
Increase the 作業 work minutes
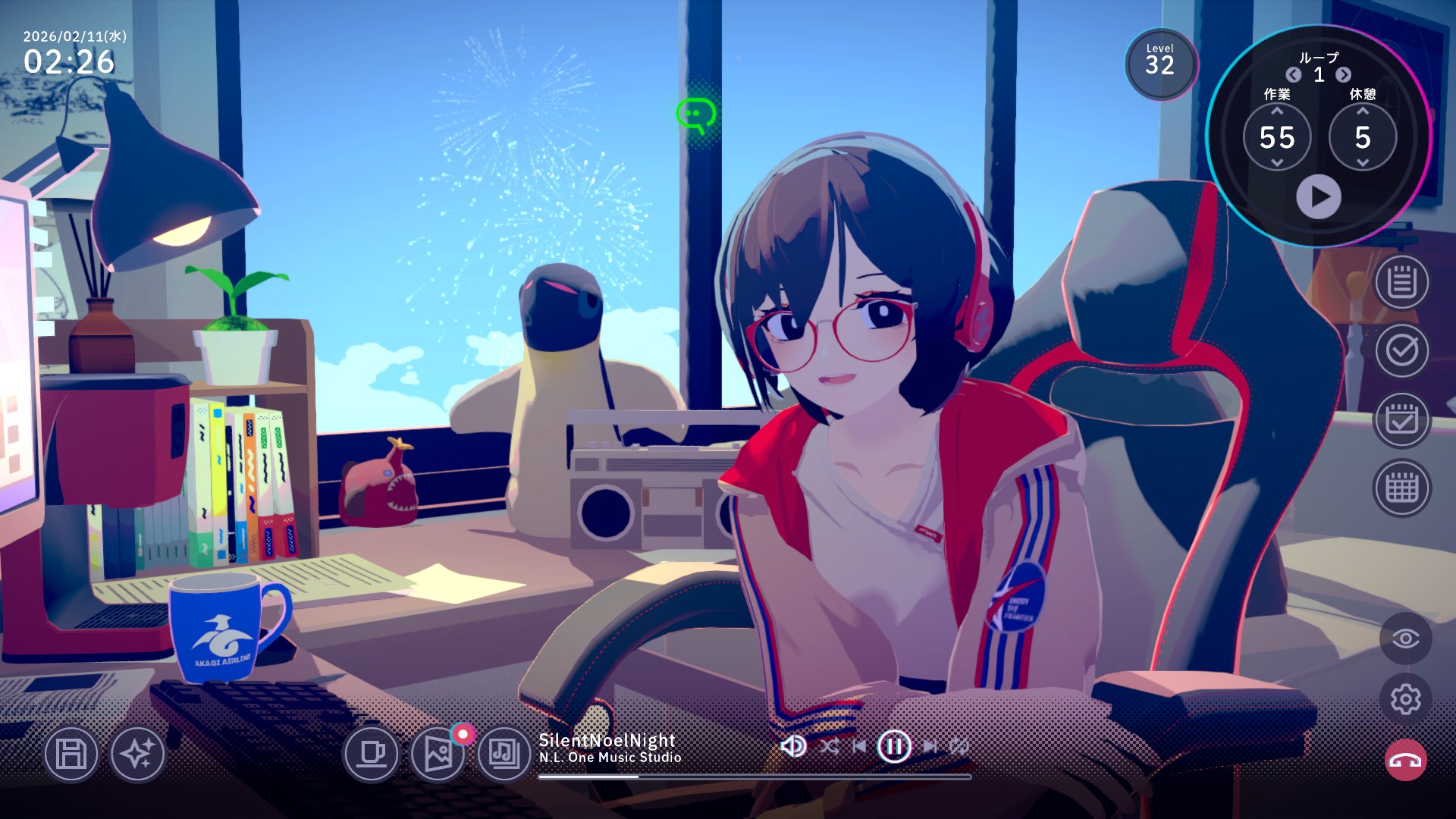[1279, 111]
